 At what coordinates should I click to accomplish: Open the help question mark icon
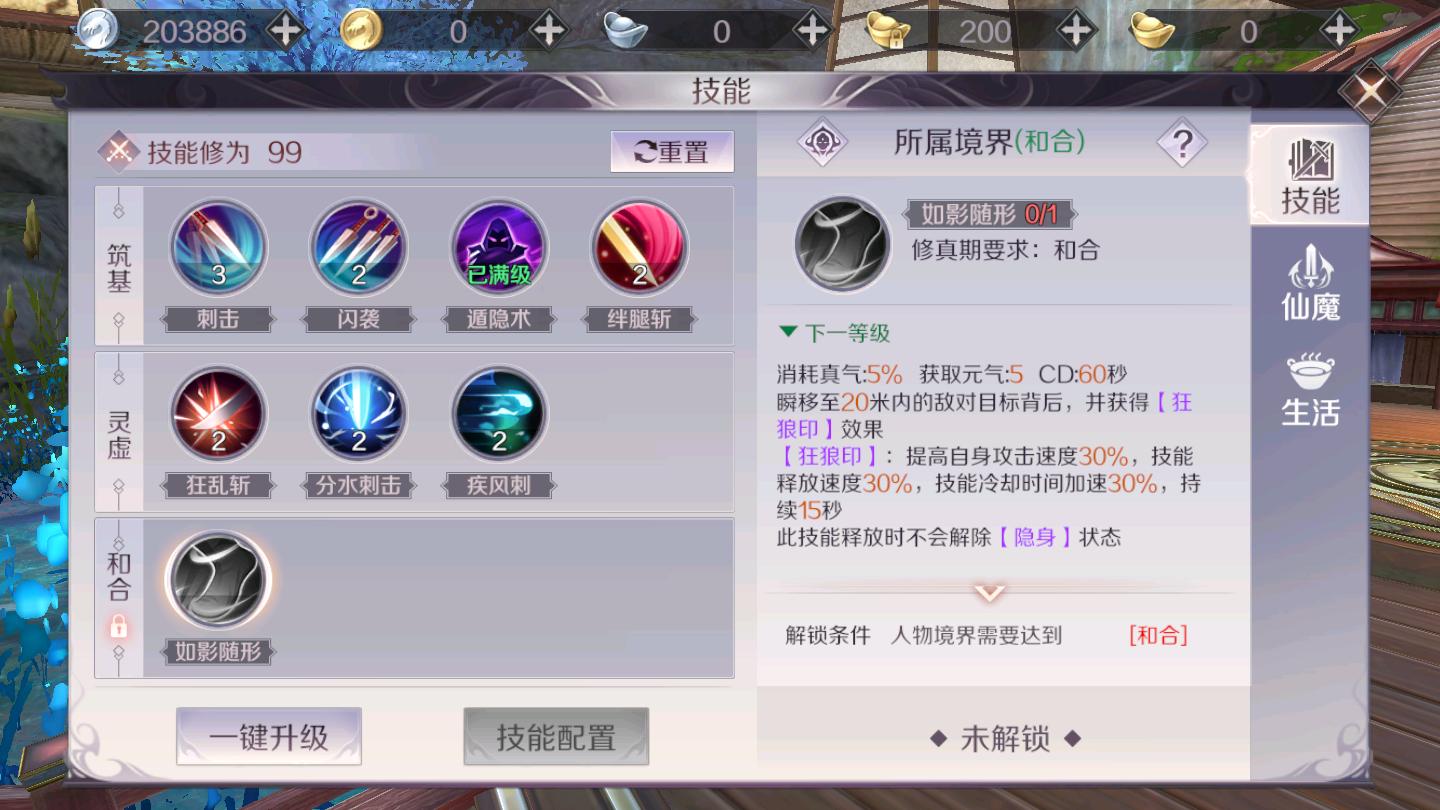click(1182, 142)
